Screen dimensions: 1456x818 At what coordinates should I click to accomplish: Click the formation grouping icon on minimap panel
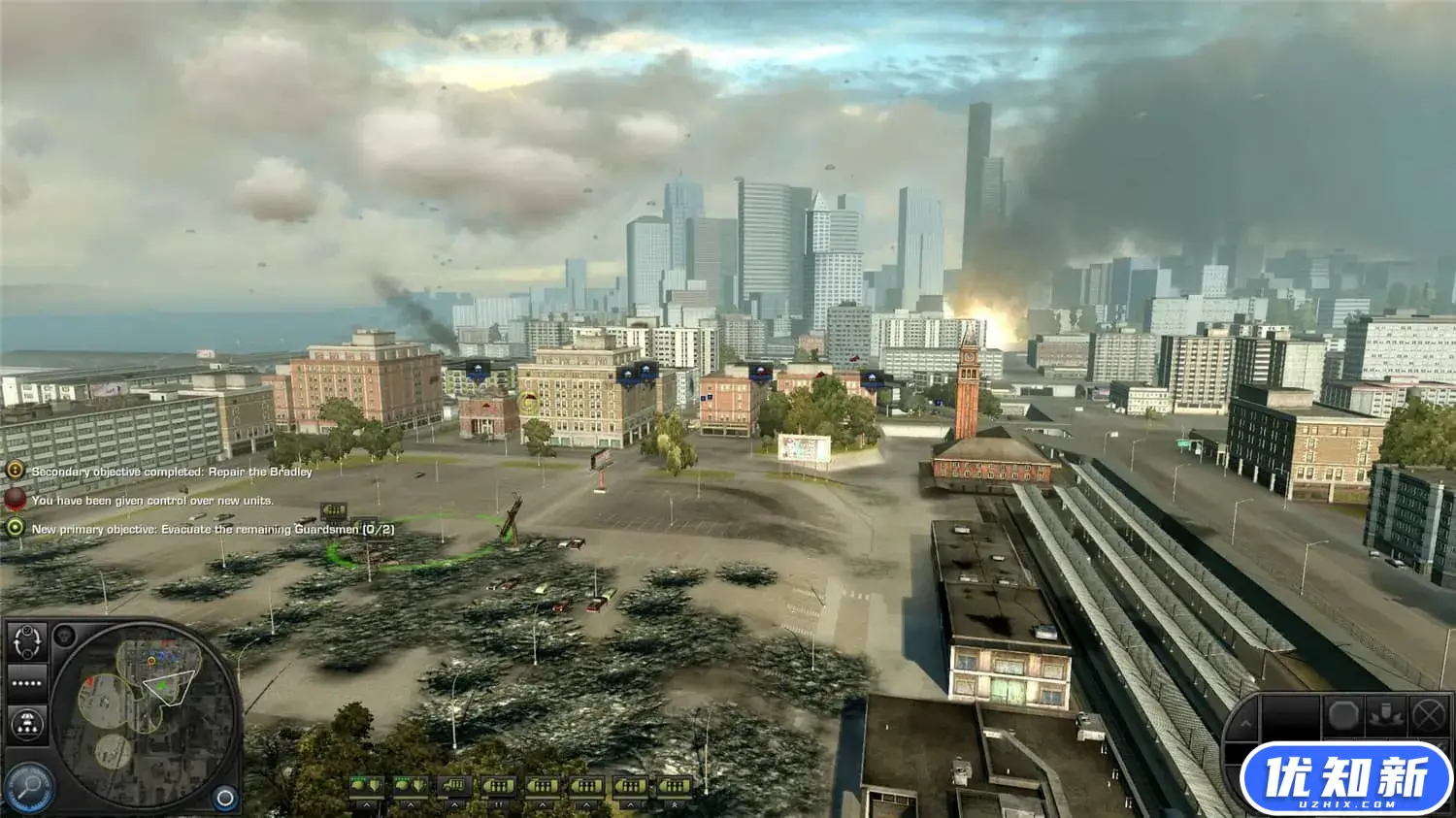(x=27, y=723)
